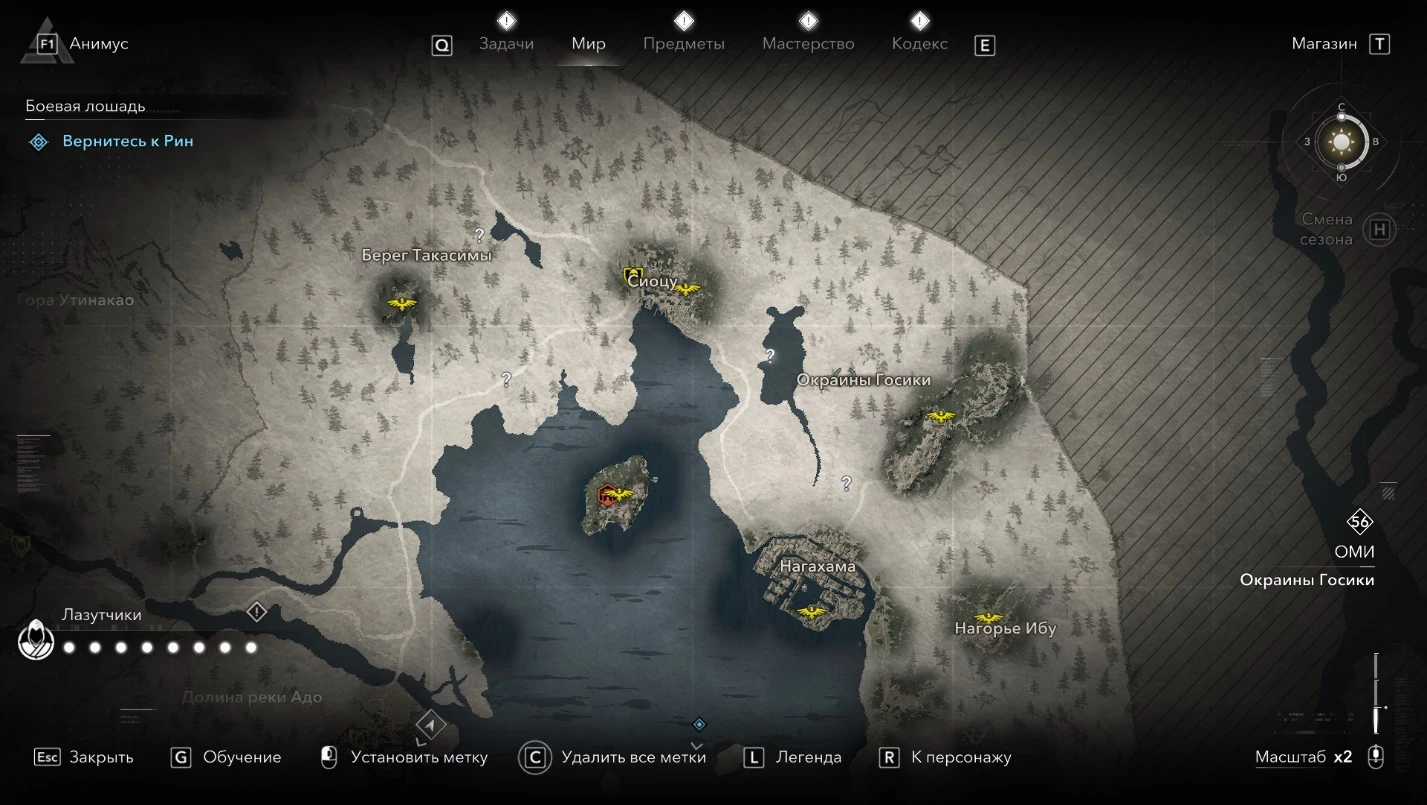Select the Сиоцу viewpoint marker
Viewport: 1427px width, 805px height.
click(x=686, y=289)
